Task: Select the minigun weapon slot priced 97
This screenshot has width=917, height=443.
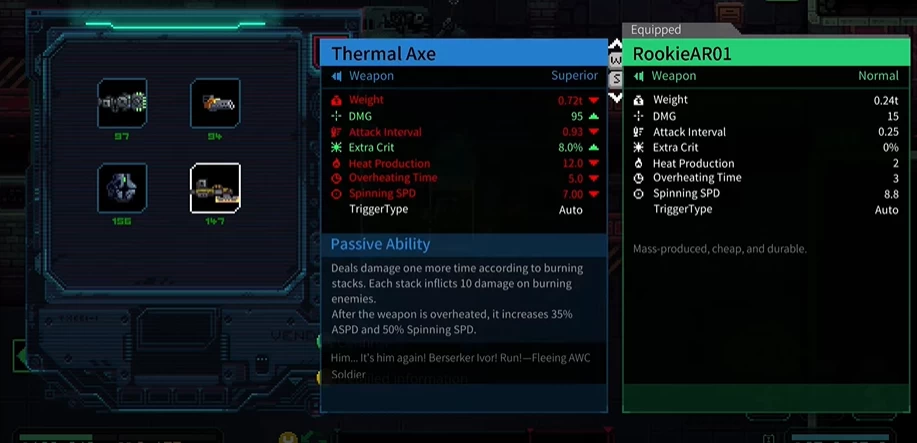Action: point(122,103)
